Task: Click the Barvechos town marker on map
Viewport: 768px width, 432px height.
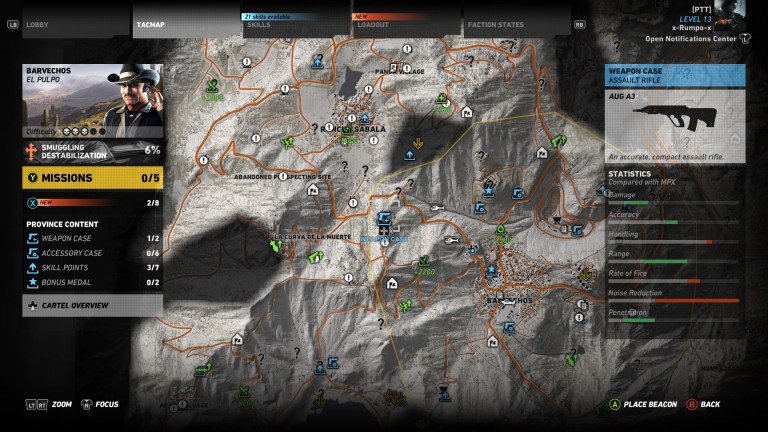Action: click(x=508, y=300)
